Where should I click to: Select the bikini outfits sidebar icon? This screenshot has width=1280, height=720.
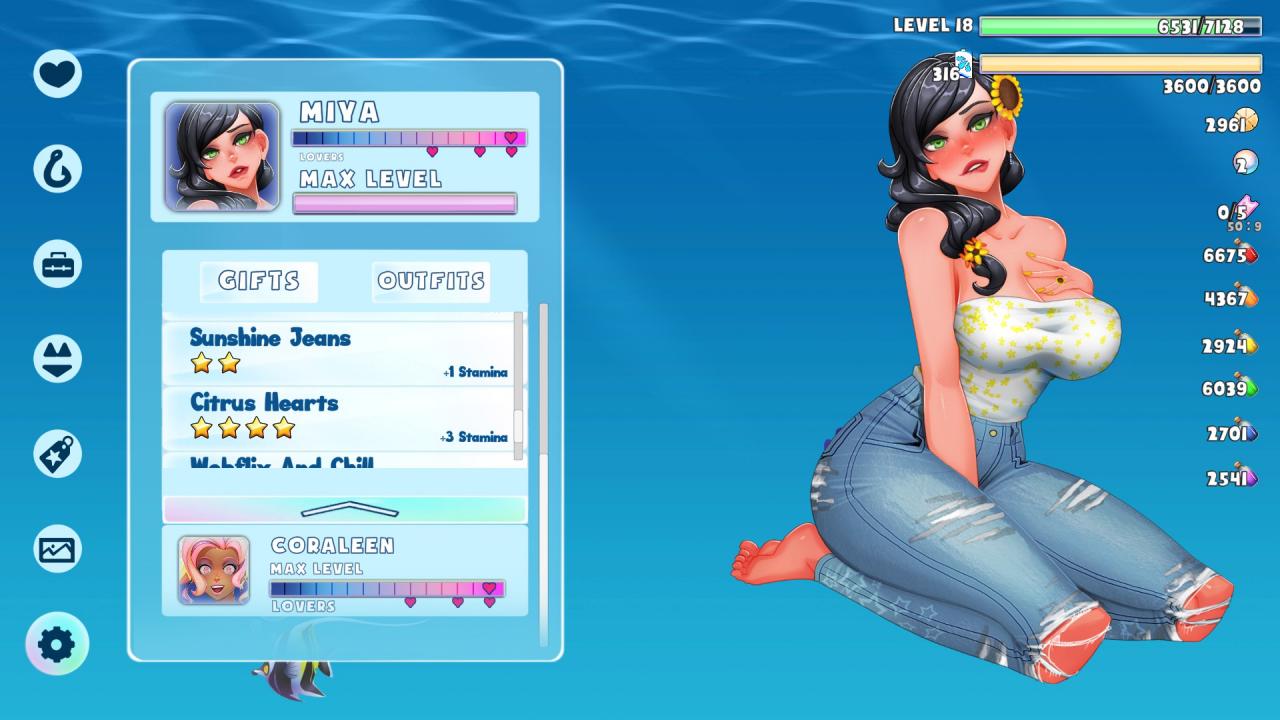[x=57, y=358]
